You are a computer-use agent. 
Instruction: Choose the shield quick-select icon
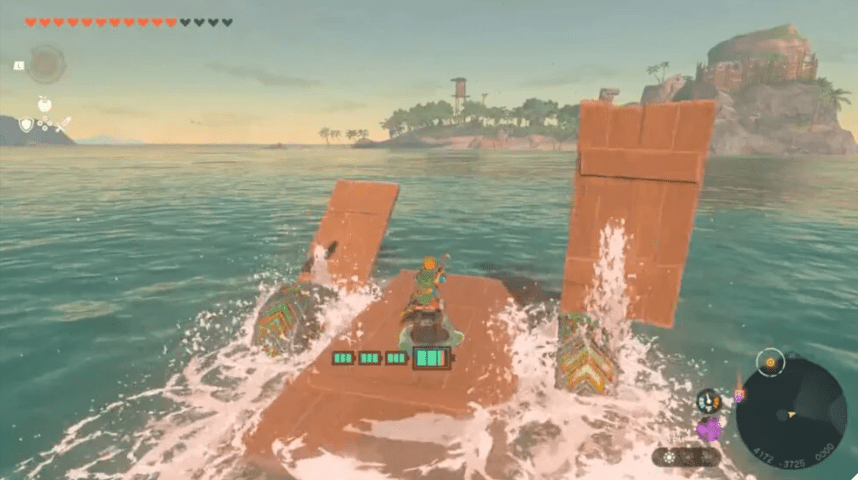[26, 125]
